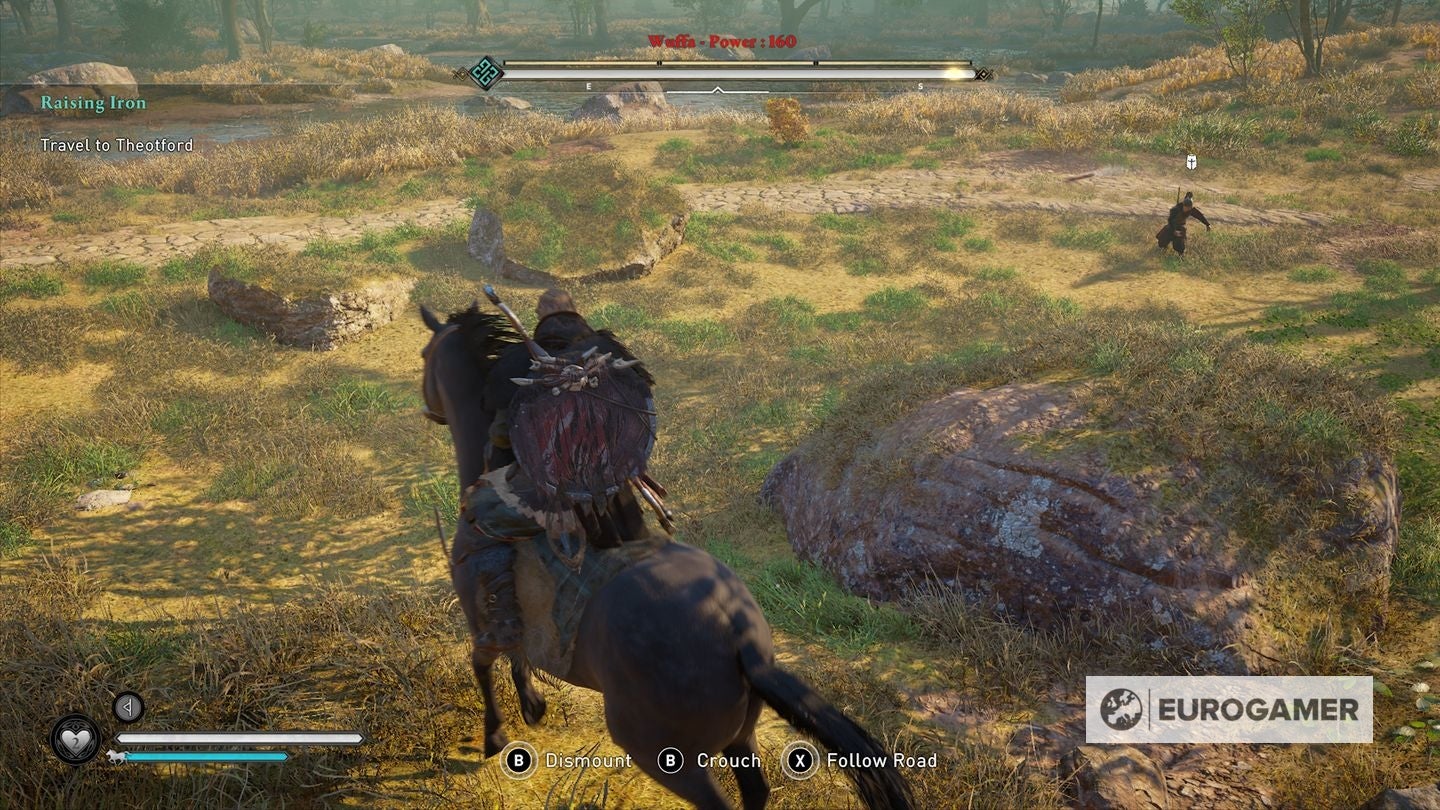Click the grey rune ability icon
The height and width of the screenshot is (810, 1440).
[128, 707]
